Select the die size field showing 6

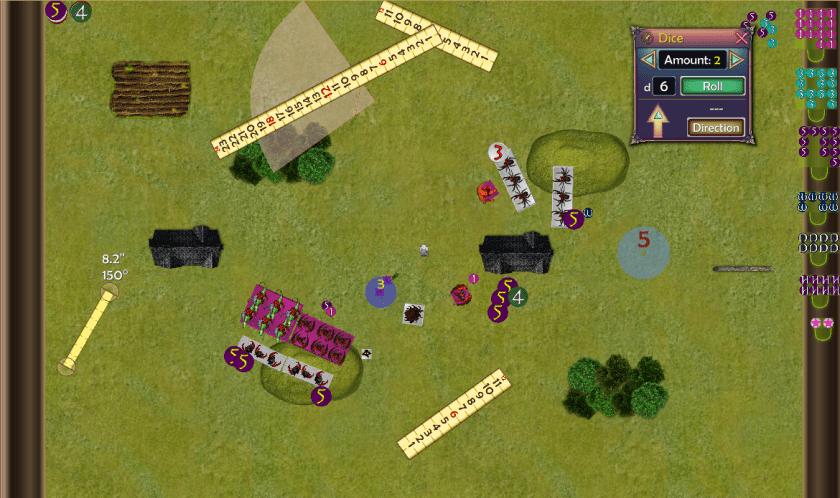(665, 87)
